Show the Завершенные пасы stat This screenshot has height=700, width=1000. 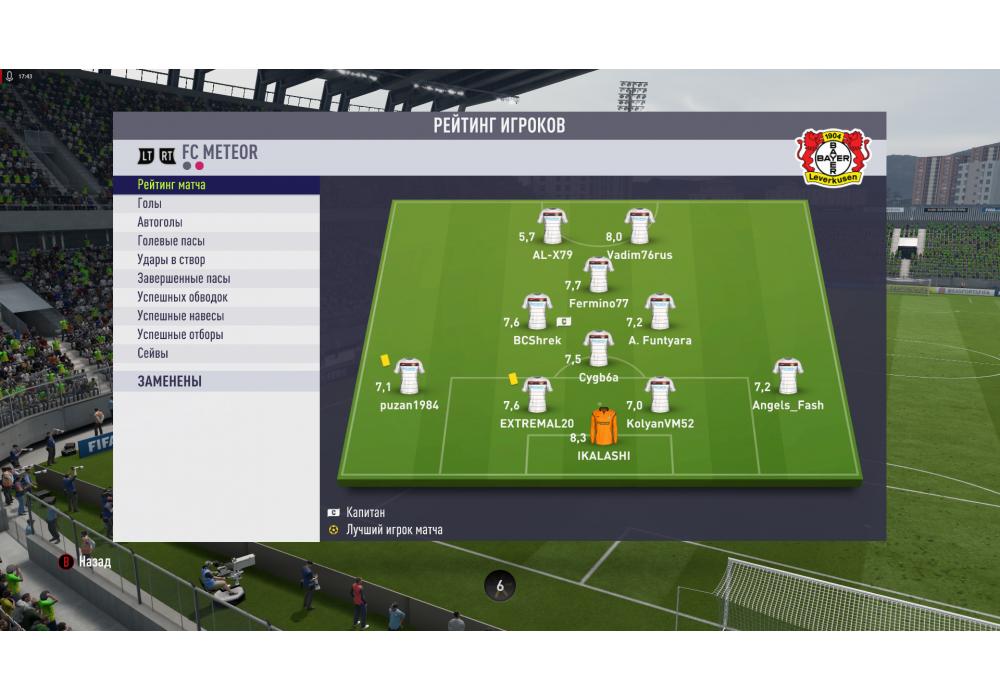coord(216,279)
